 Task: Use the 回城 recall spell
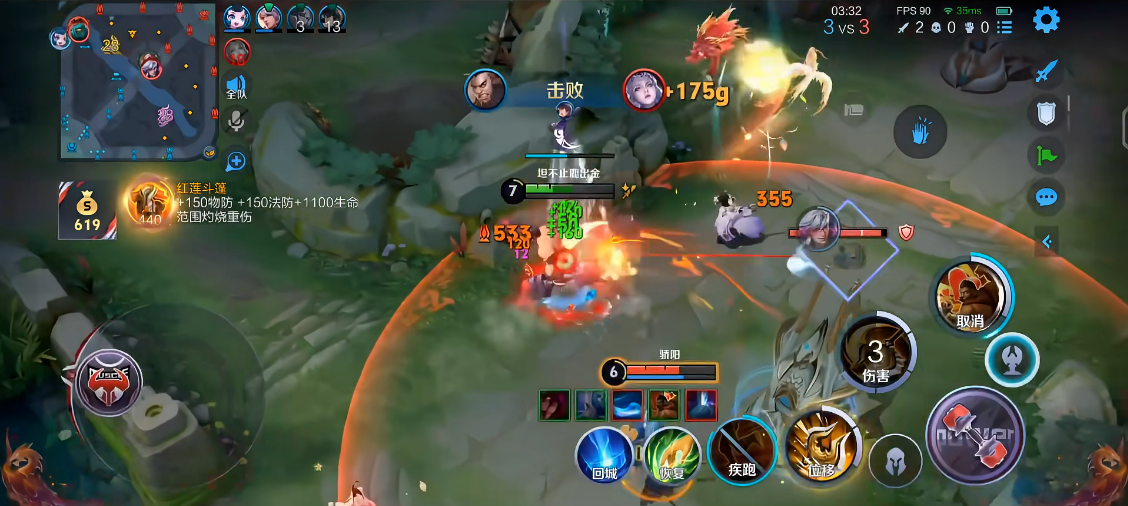point(604,455)
